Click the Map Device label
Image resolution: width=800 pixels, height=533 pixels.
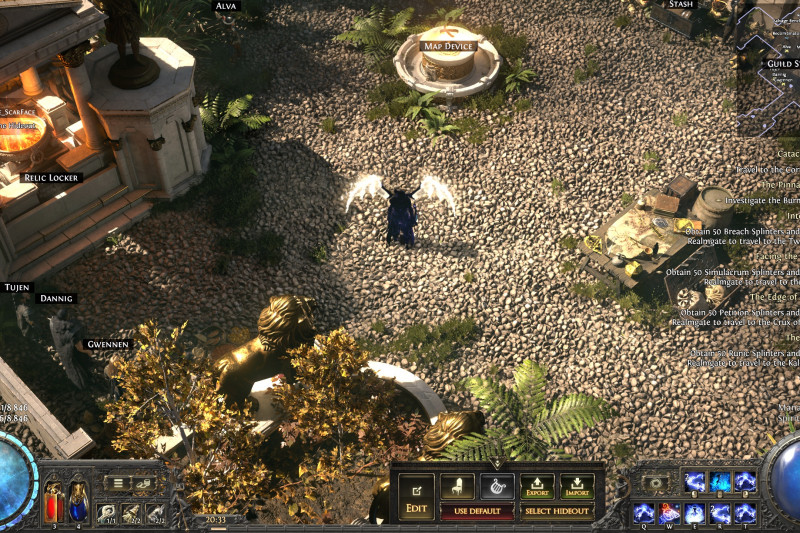tap(447, 46)
